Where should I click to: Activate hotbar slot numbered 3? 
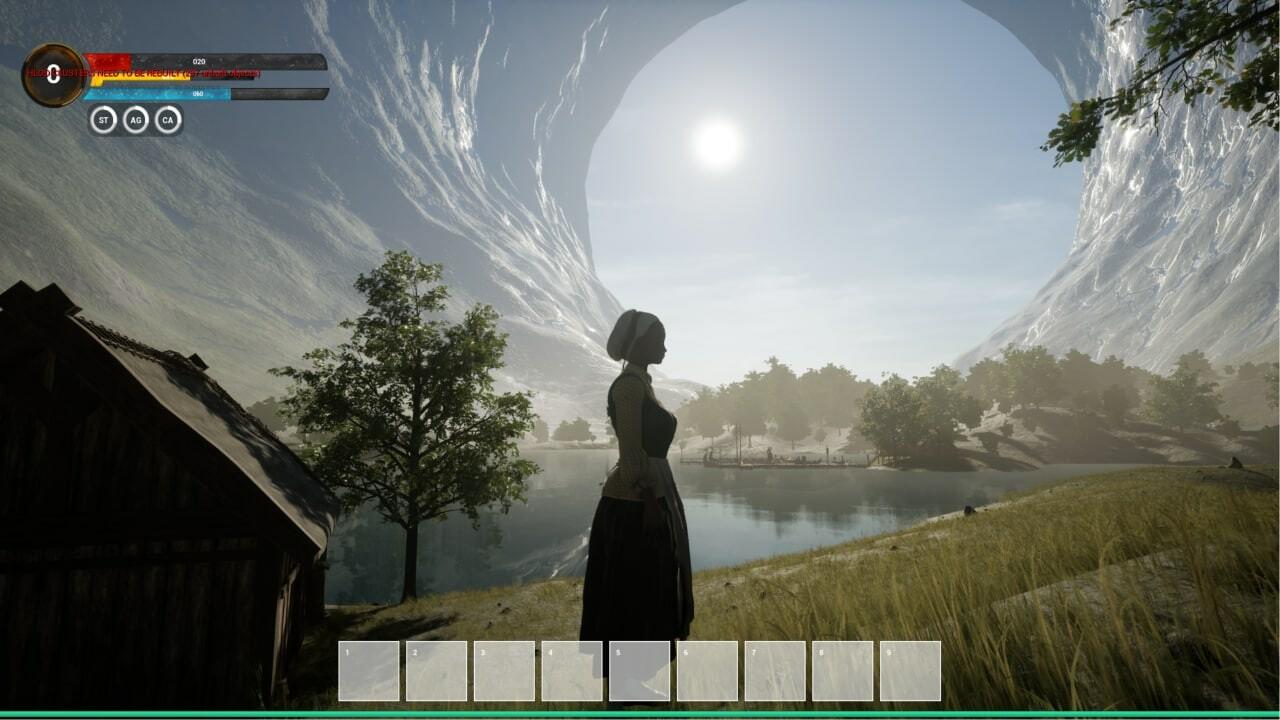504,671
